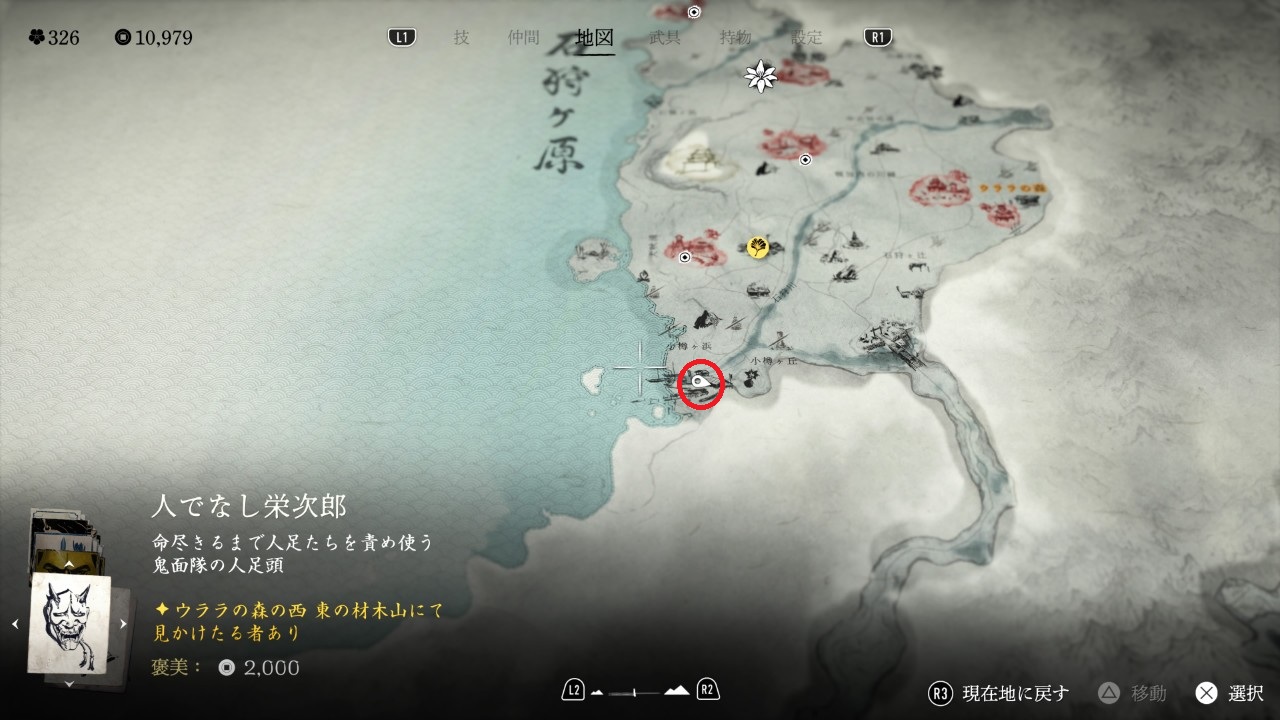The width and height of the screenshot is (1280, 720).
Task: Open the 仲間 tab
Action: click(523, 38)
